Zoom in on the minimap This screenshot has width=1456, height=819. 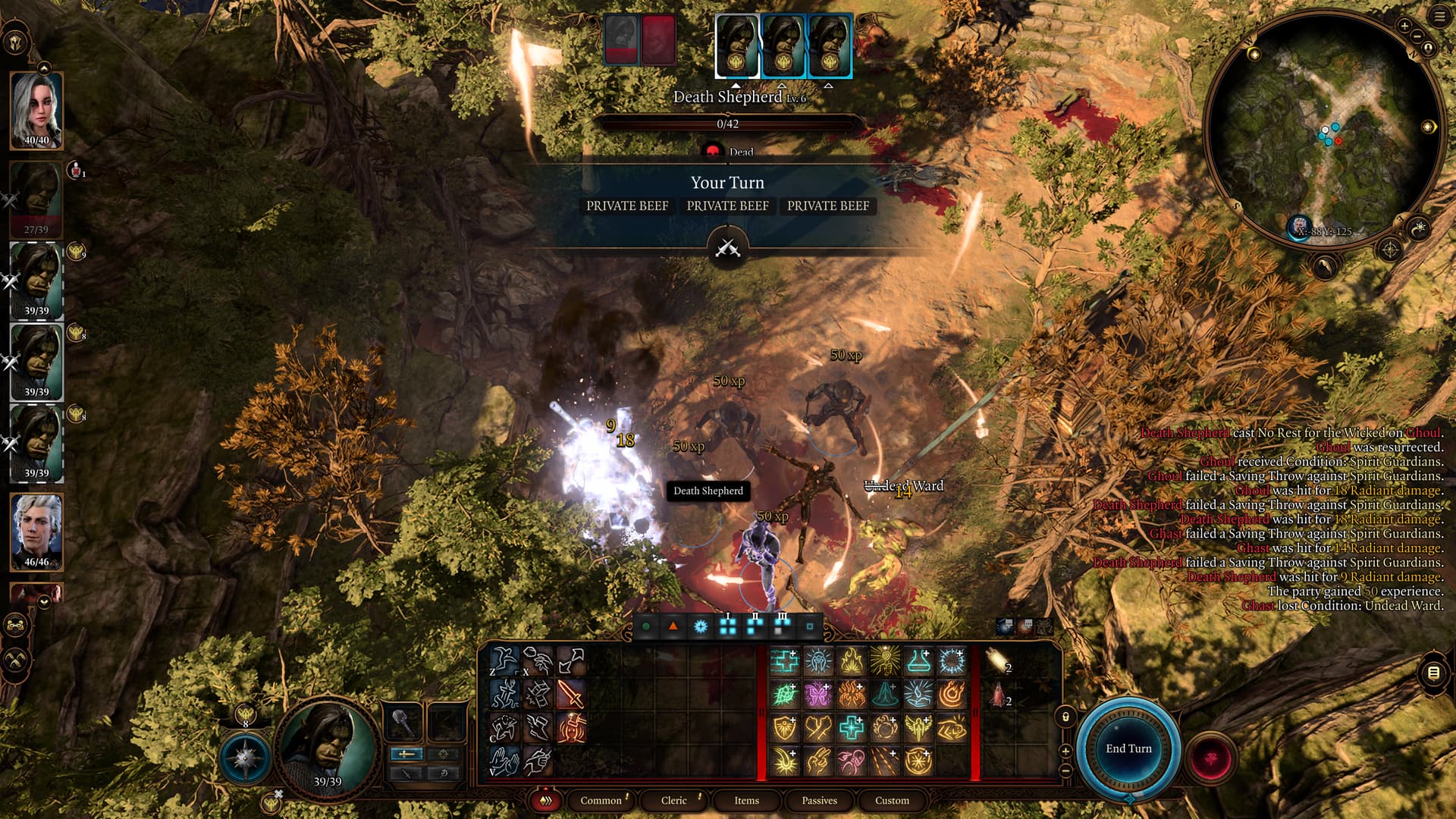click(x=1404, y=27)
